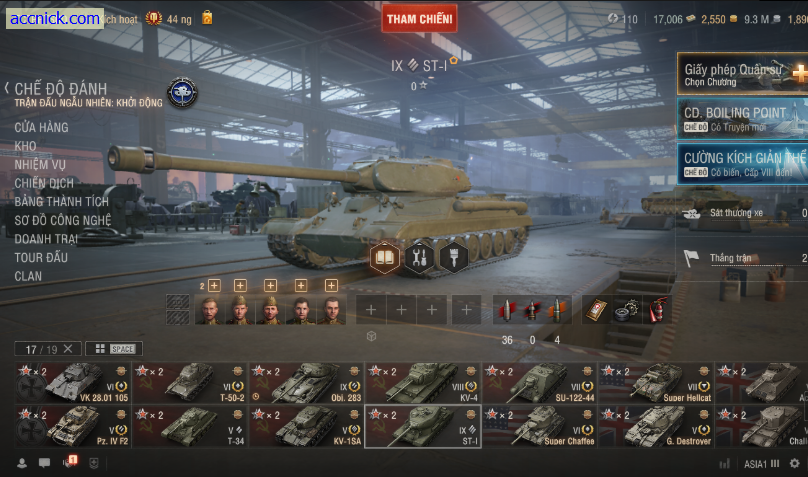Open the CLAN menu

click(x=28, y=276)
